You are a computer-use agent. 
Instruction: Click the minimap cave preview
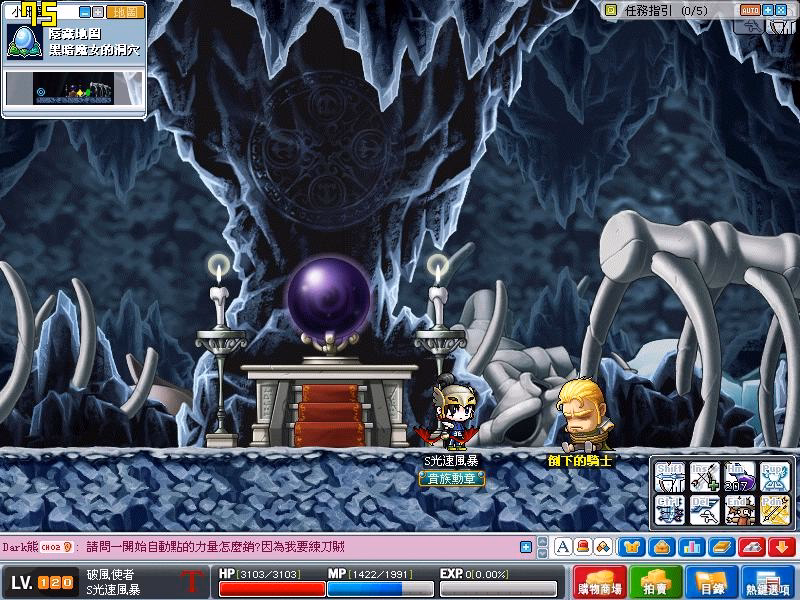click(x=75, y=90)
